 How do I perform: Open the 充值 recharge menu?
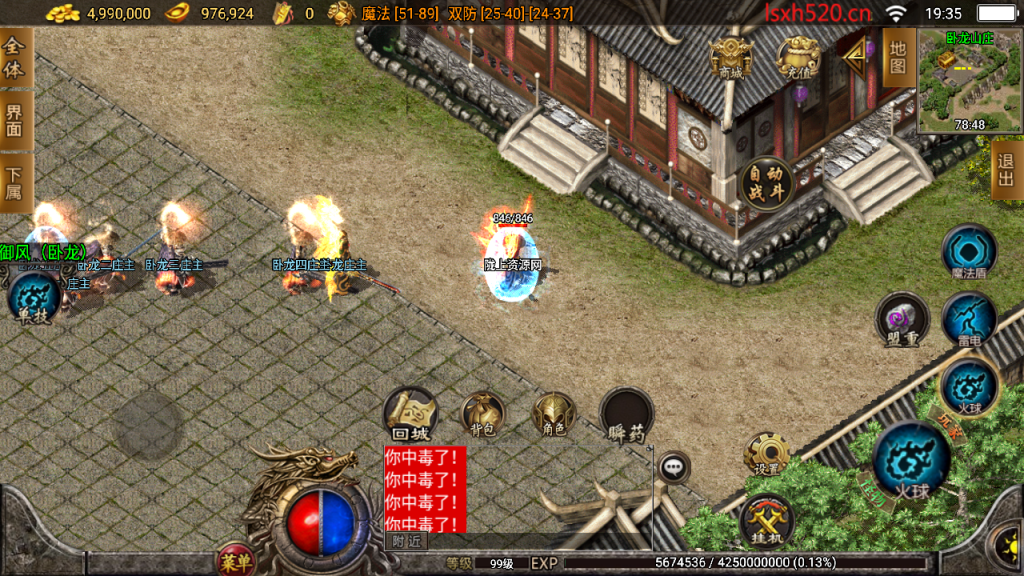(x=798, y=57)
